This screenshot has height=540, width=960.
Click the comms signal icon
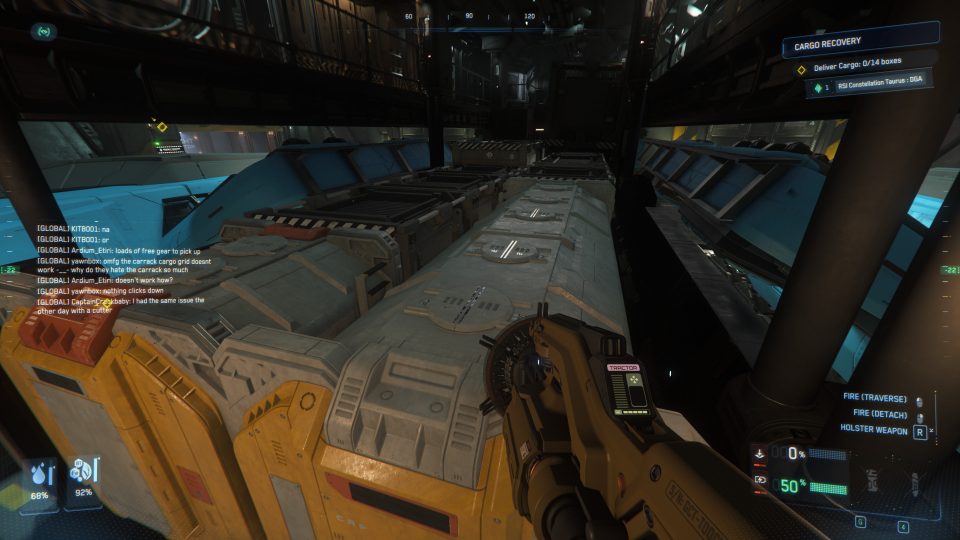click(x=45, y=32)
